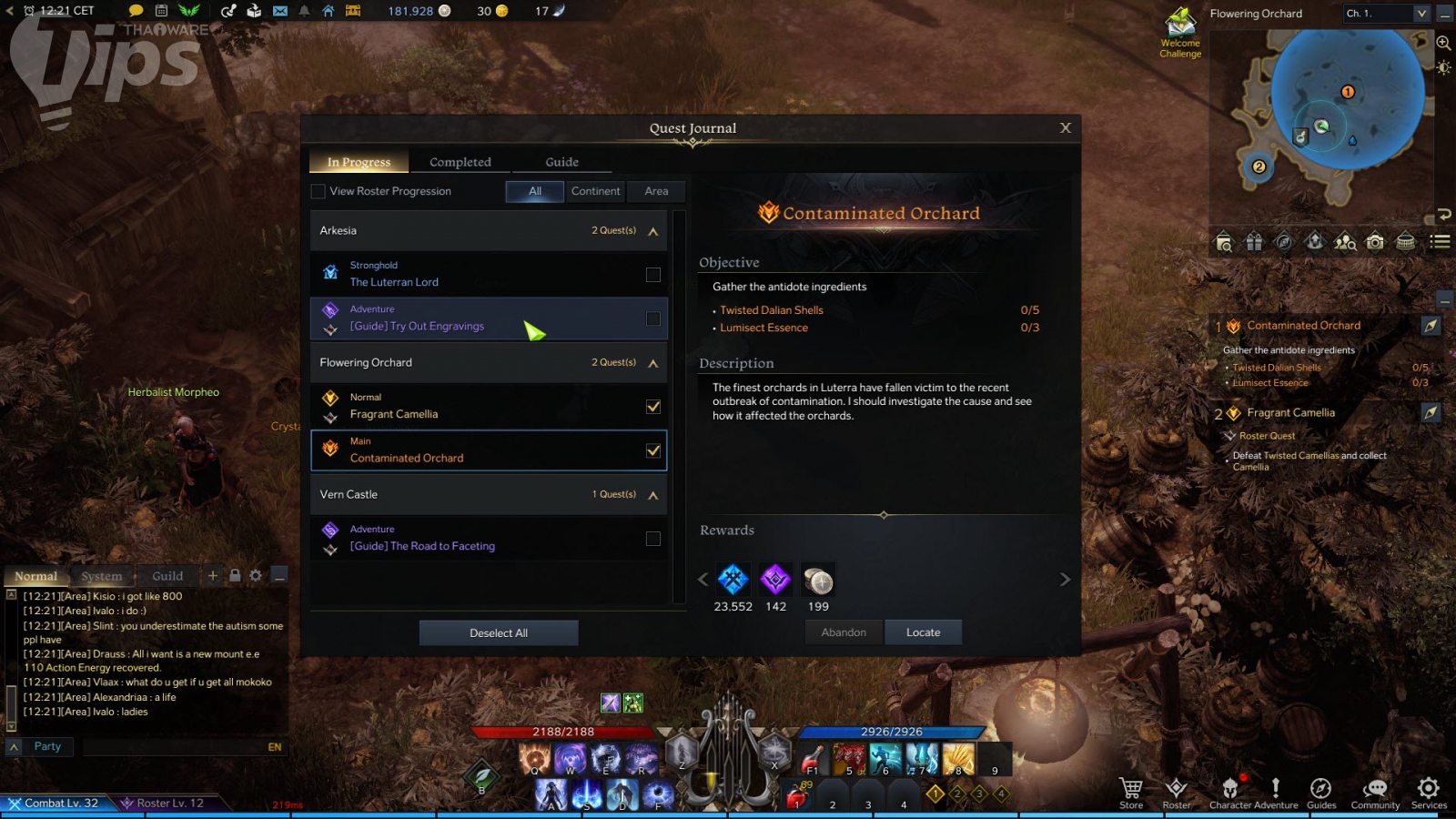Toggle View Roster Progression checkbox

(318, 191)
